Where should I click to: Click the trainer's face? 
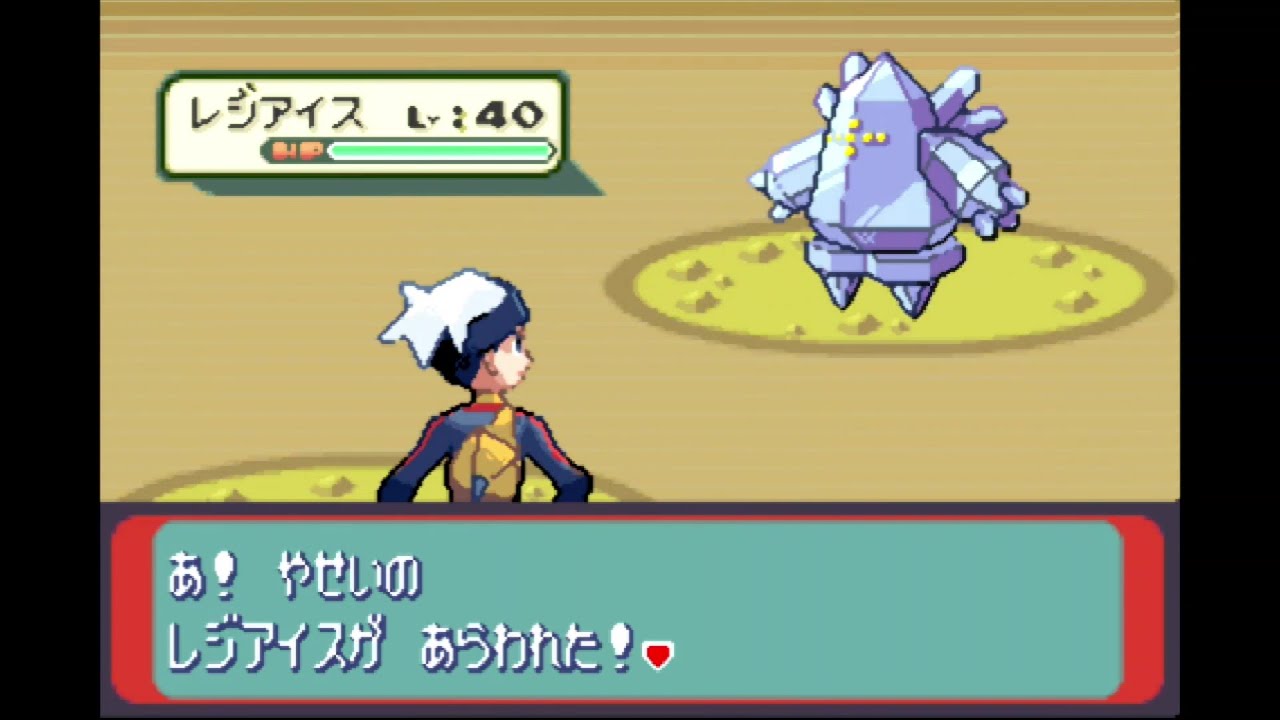(x=510, y=365)
